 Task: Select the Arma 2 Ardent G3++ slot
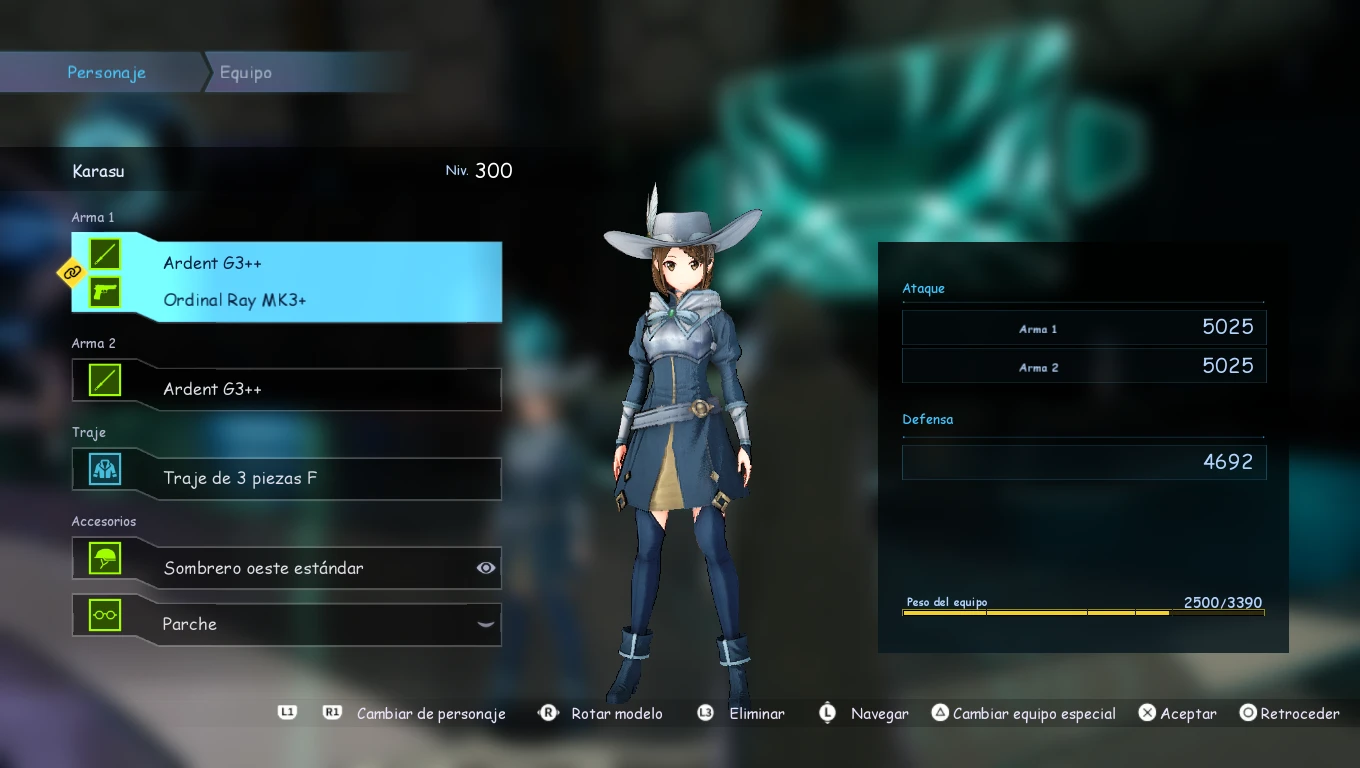[286, 389]
